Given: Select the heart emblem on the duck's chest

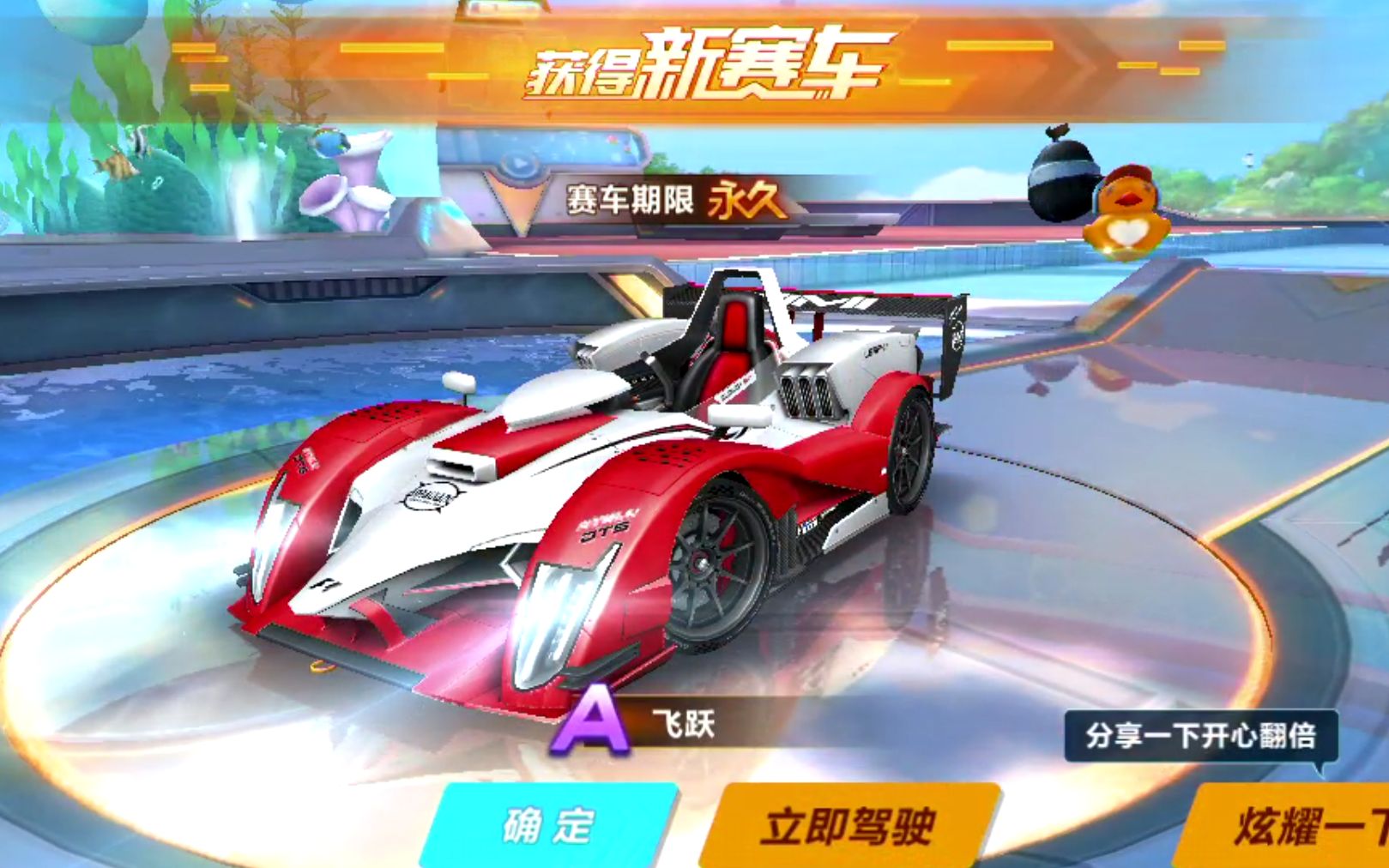Looking at the screenshot, I should pyautogui.click(x=1129, y=230).
